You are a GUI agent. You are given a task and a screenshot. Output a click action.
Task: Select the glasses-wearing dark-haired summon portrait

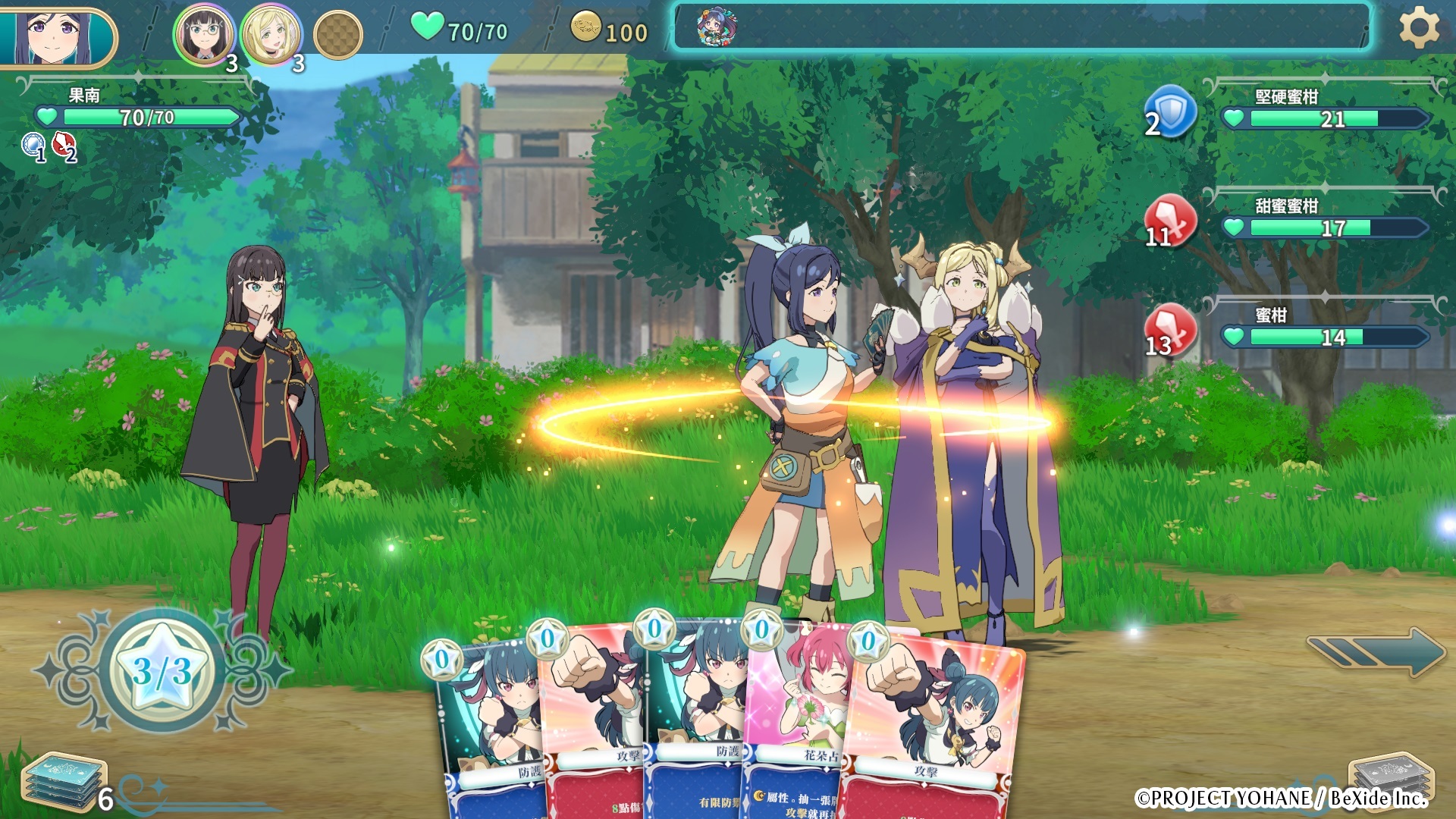(x=203, y=34)
